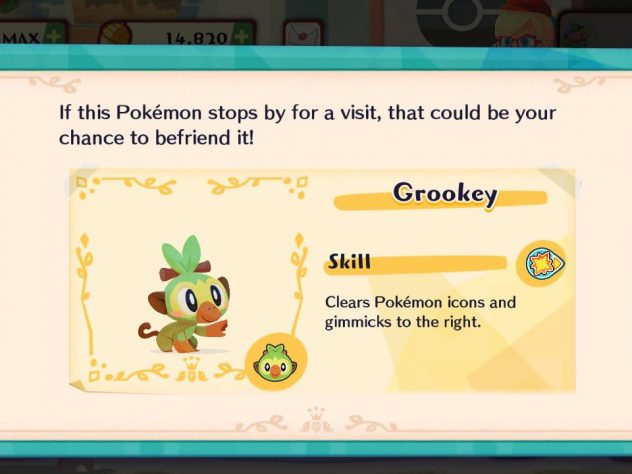Tap the Grookey skill burst icon
The height and width of the screenshot is (474, 632).
(x=541, y=265)
